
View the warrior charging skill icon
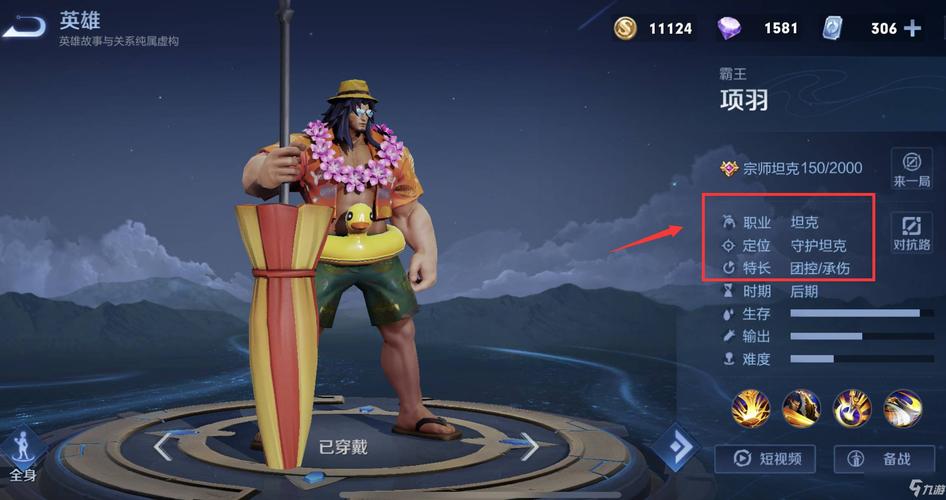pos(802,407)
